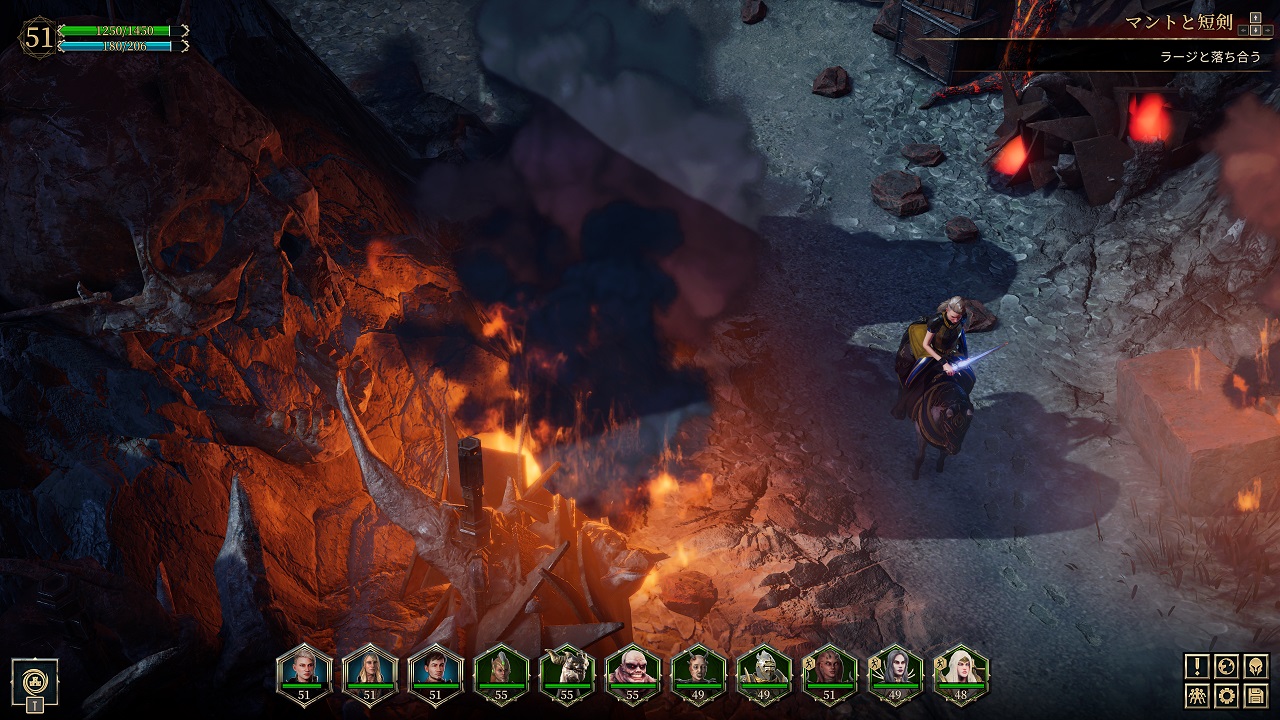The height and width of the screenshot is (720, 1280).
Task: Open the world map globe icon
Action: (1227, 666)
